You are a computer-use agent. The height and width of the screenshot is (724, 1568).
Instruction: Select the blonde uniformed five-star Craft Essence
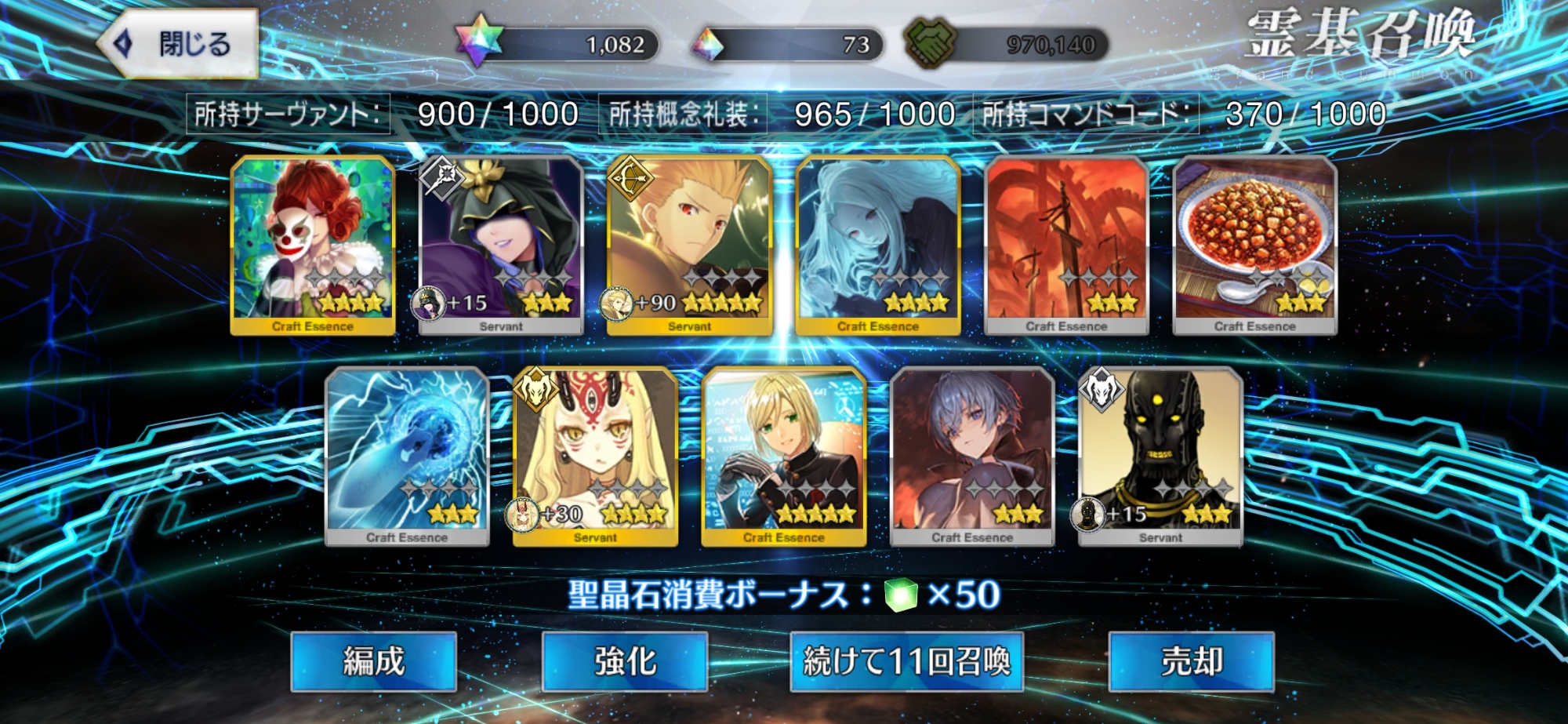click(x=784, y=457)
